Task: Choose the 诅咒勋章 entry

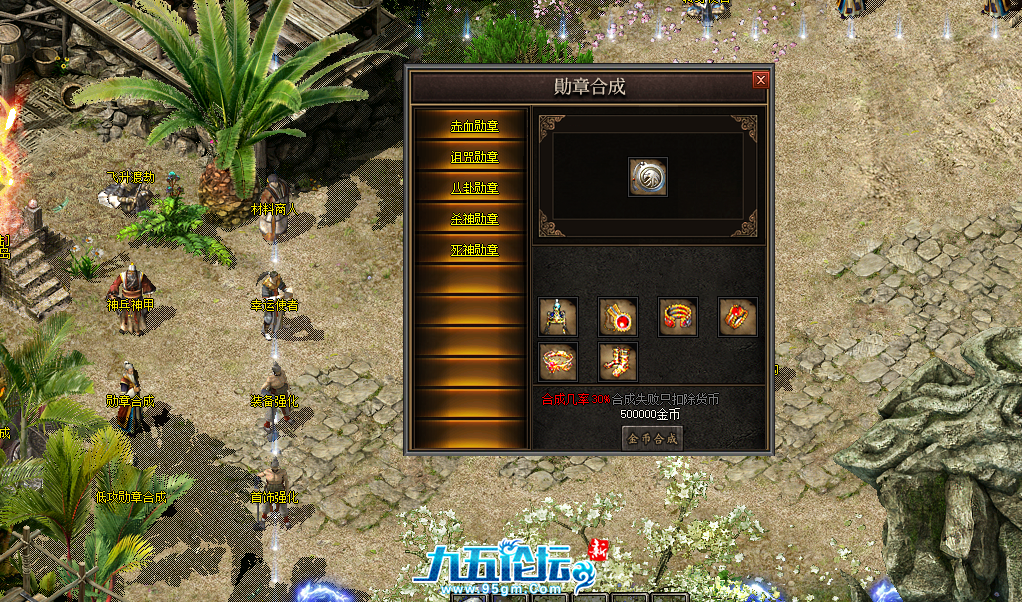Action: pos(473,157)
